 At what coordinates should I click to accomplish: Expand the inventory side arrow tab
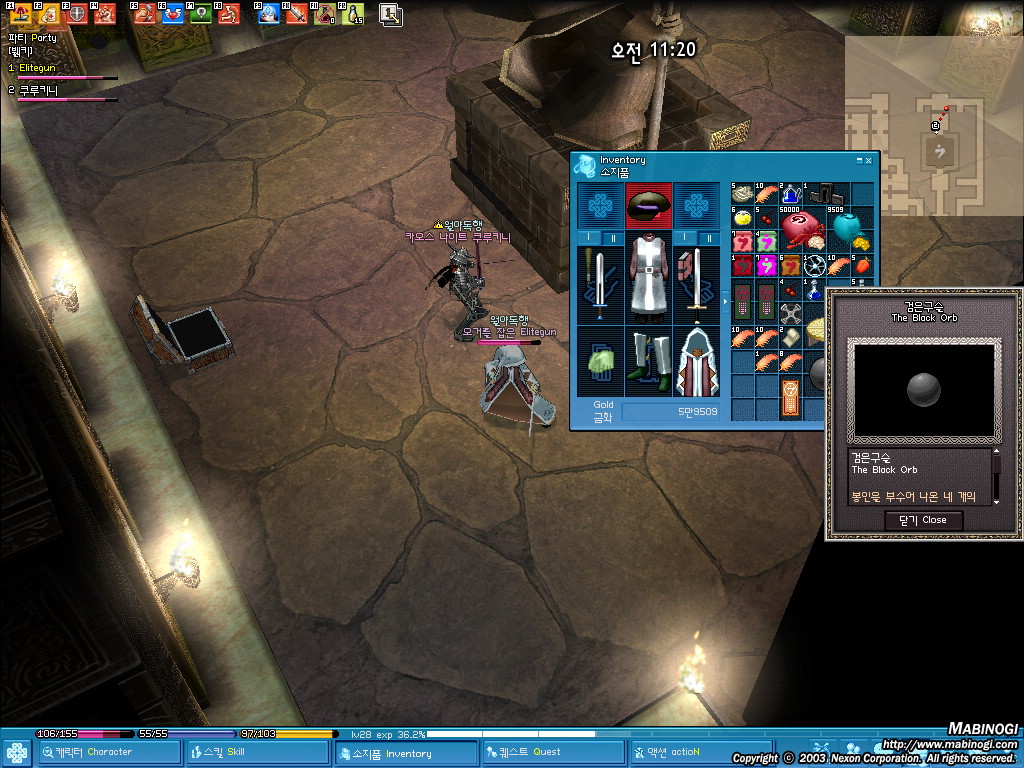(x=725, y=299)
